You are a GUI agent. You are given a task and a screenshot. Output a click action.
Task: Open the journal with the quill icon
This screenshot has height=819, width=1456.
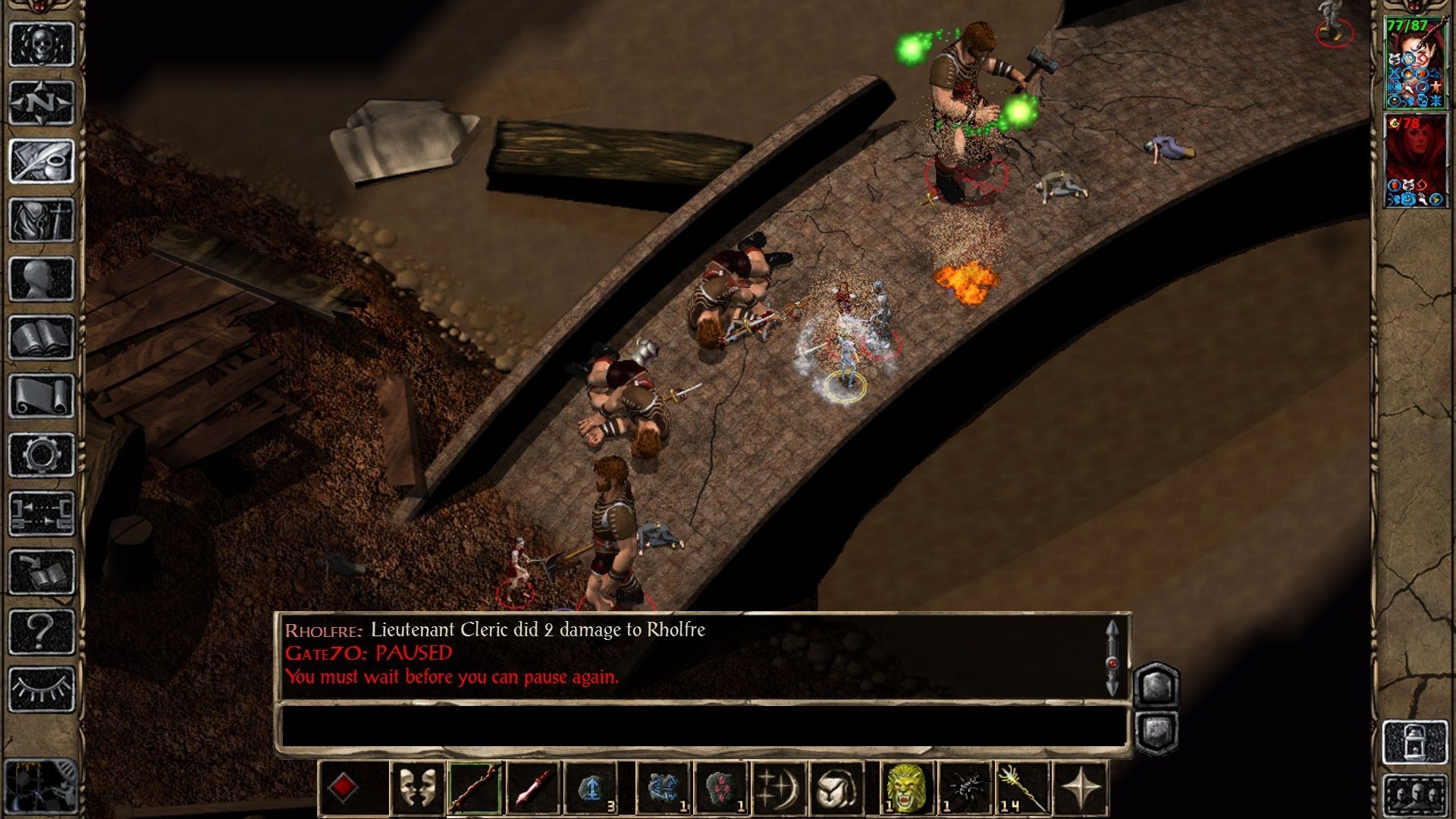41,161
